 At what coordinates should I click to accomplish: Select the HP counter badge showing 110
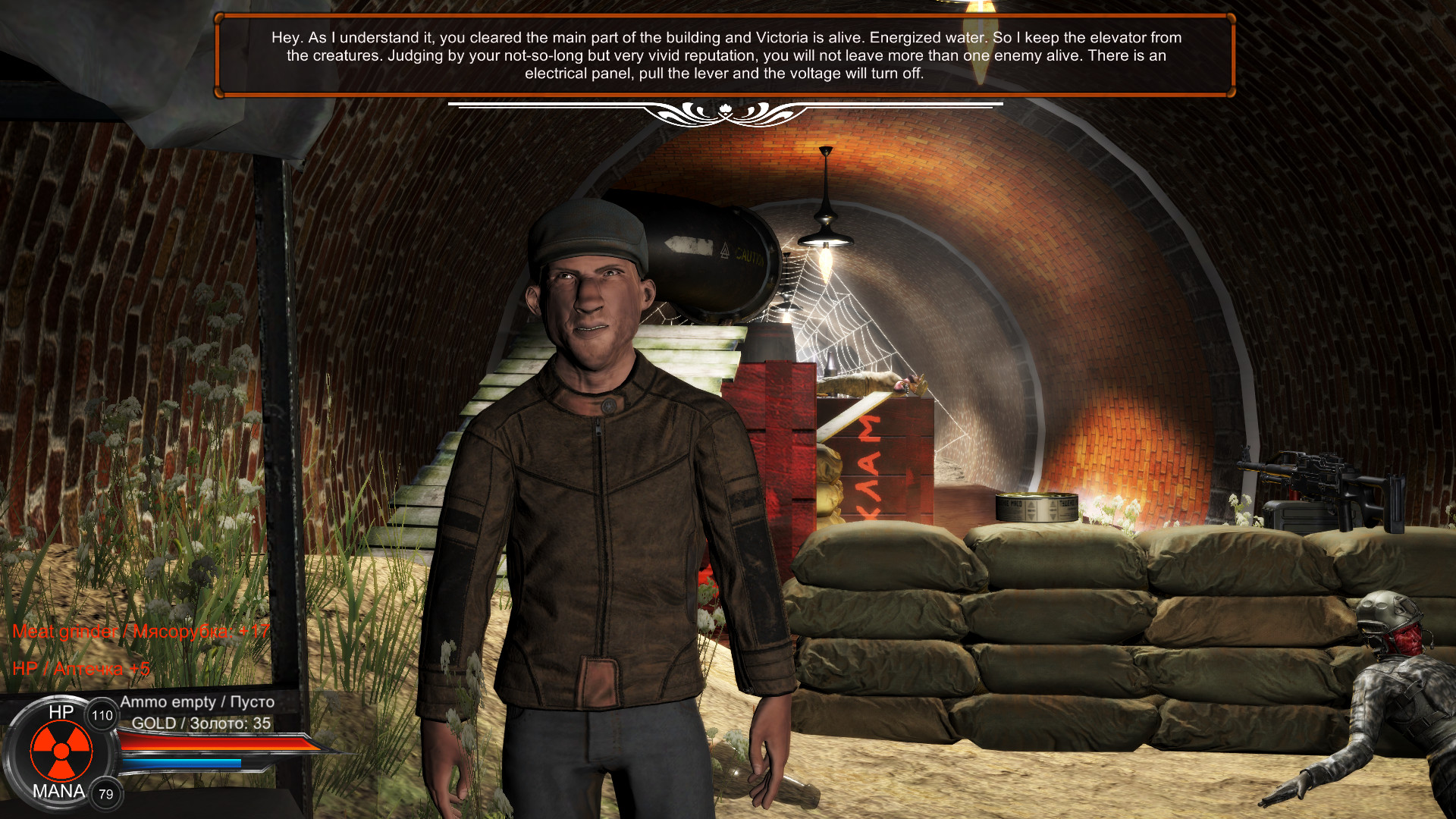(x=102, y=714)
